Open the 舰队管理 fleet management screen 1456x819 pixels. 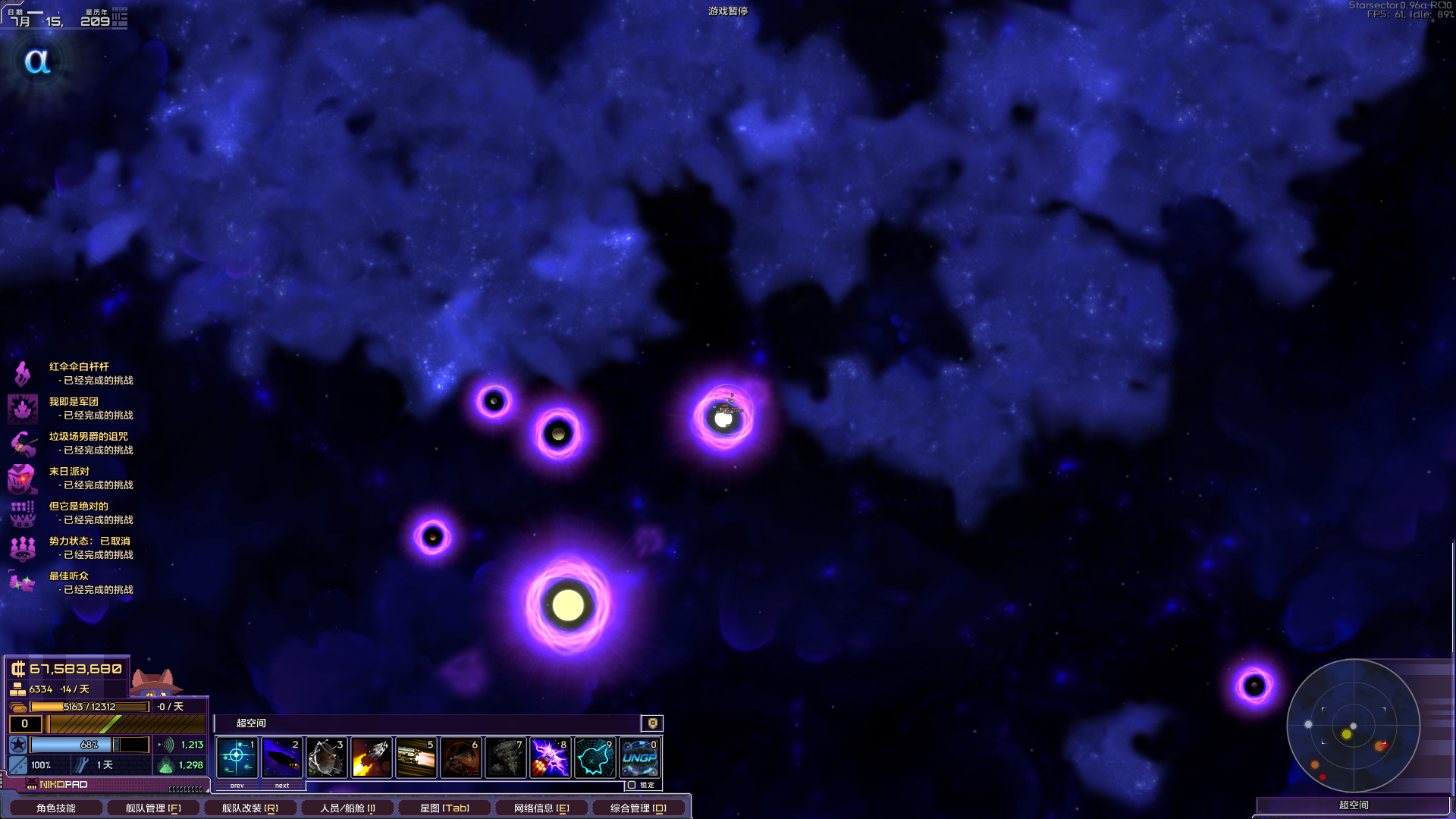[x=152, y=808]
